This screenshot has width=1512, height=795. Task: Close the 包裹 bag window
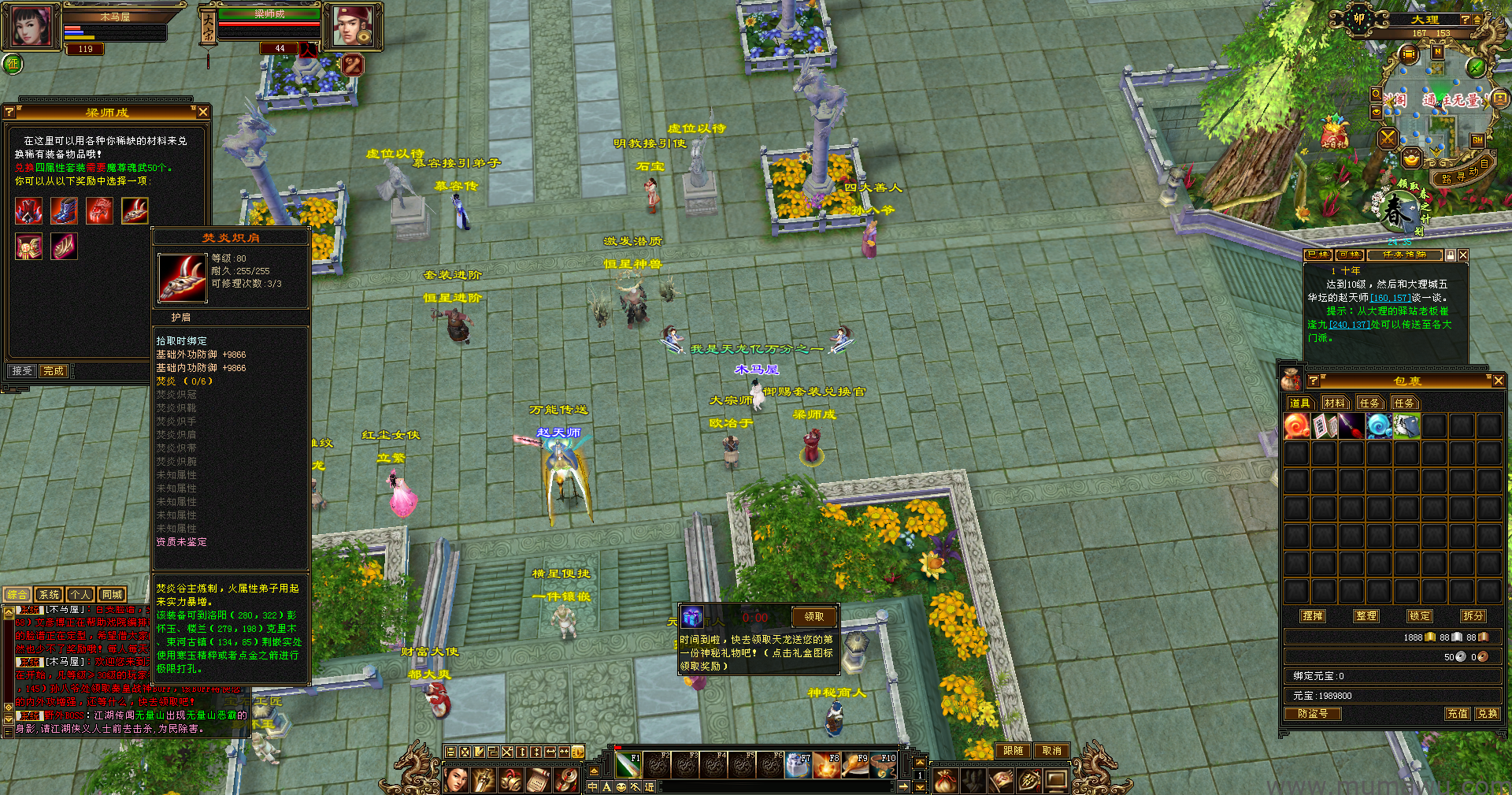coord(1498,381)
